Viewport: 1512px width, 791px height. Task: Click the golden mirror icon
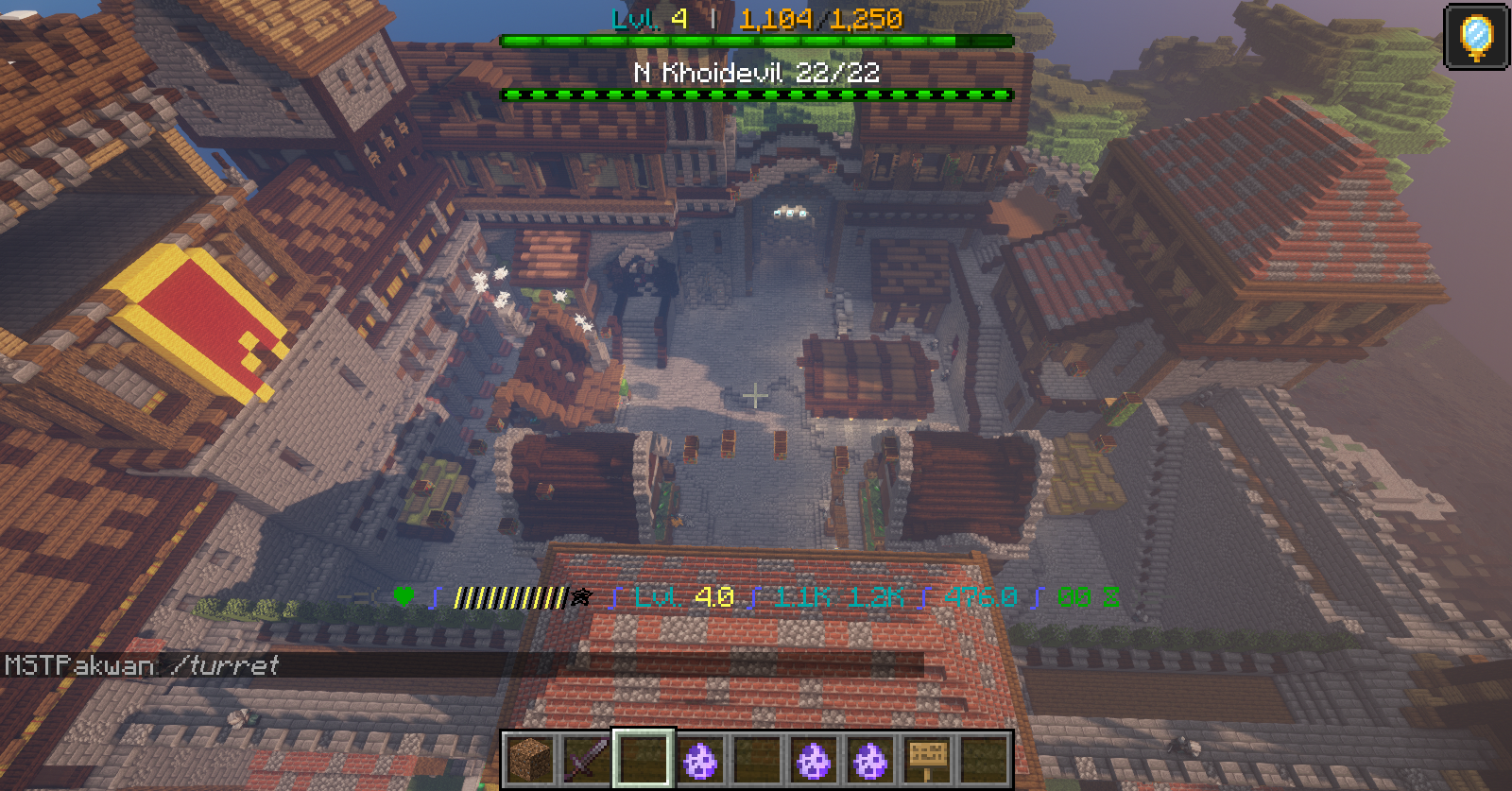1476,37
